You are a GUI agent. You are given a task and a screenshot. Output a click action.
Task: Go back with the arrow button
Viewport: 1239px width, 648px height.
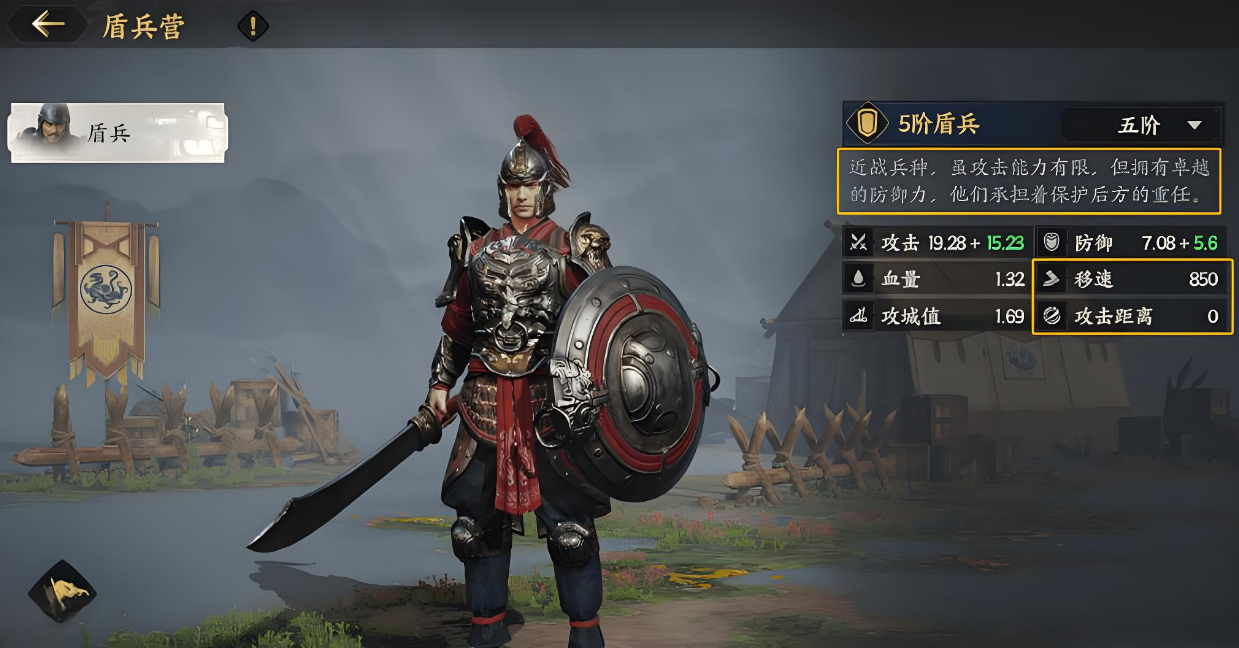47,25
